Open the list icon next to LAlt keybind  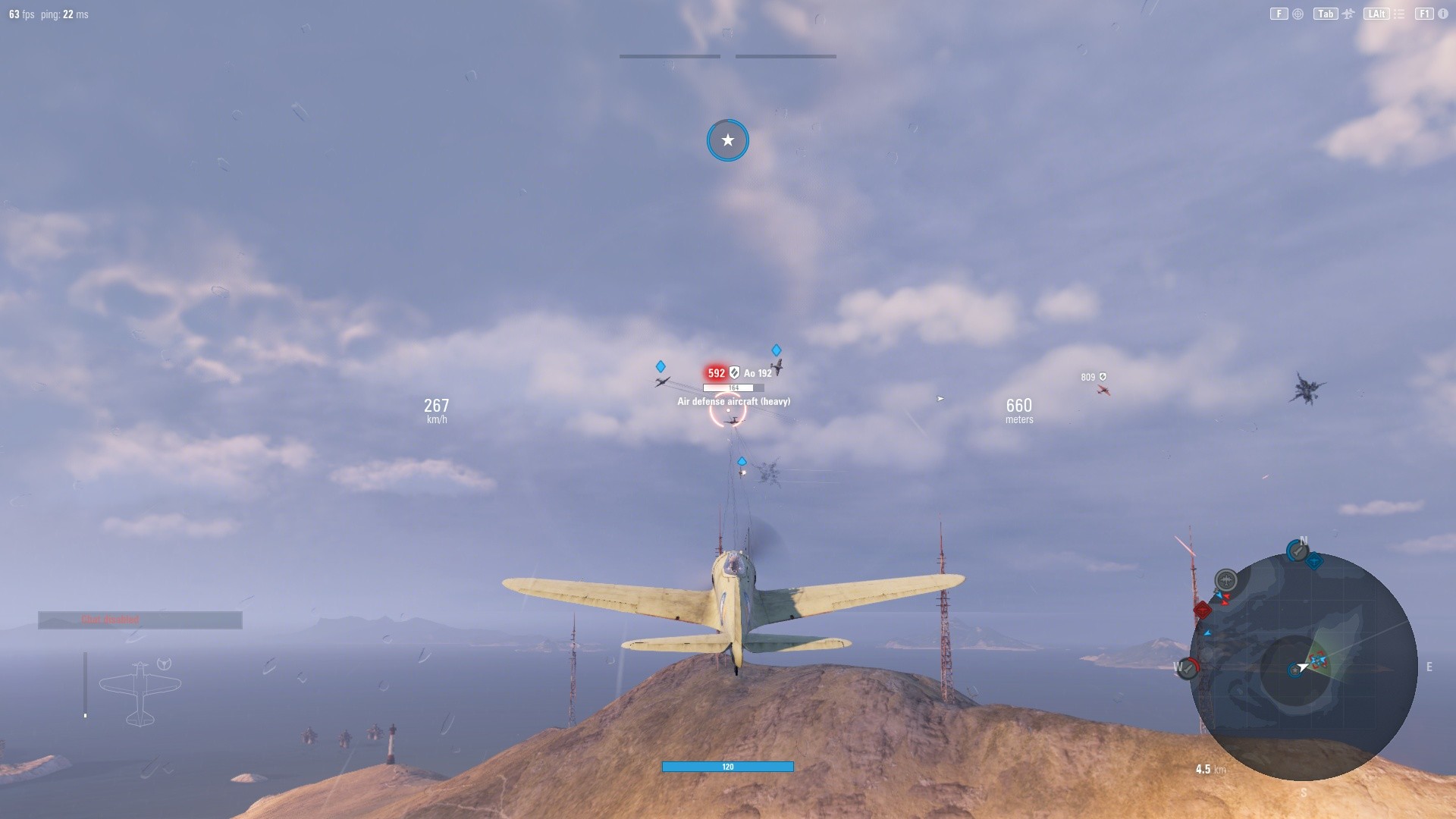(x=1401, y=13)
